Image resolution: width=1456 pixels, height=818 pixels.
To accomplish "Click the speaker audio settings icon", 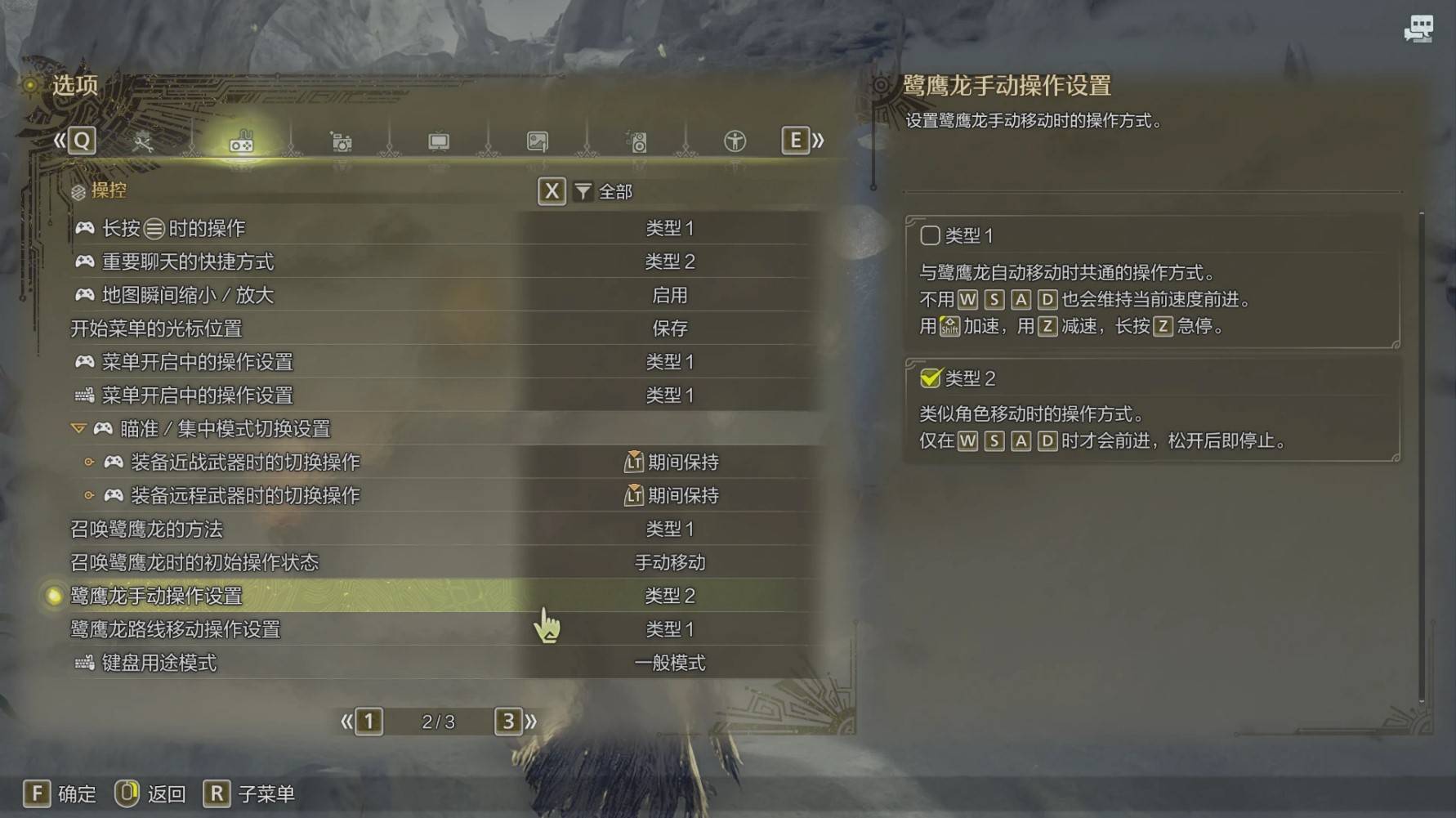I will (637, 141).
